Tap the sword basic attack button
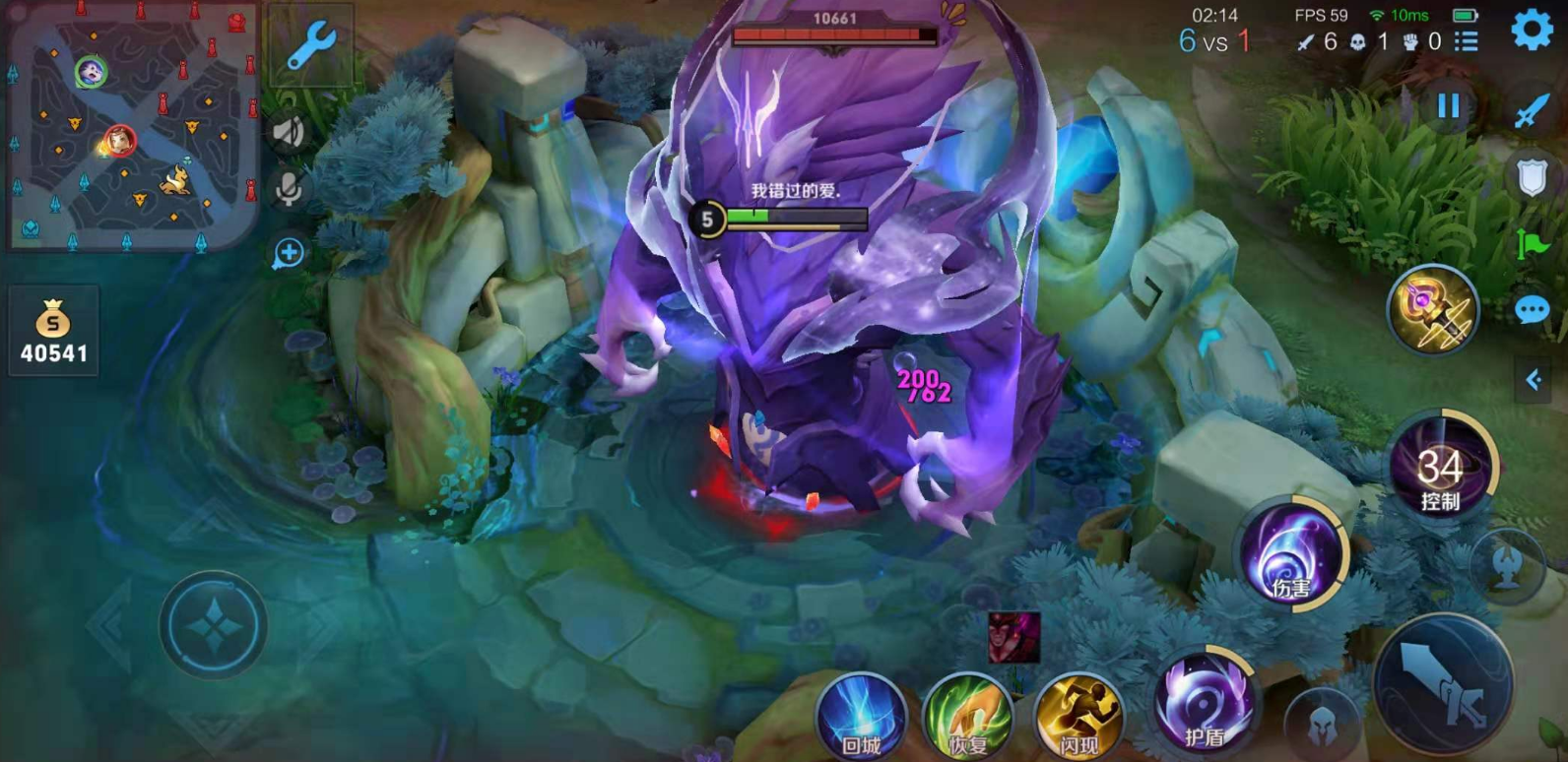 (x=1443, y=684)
